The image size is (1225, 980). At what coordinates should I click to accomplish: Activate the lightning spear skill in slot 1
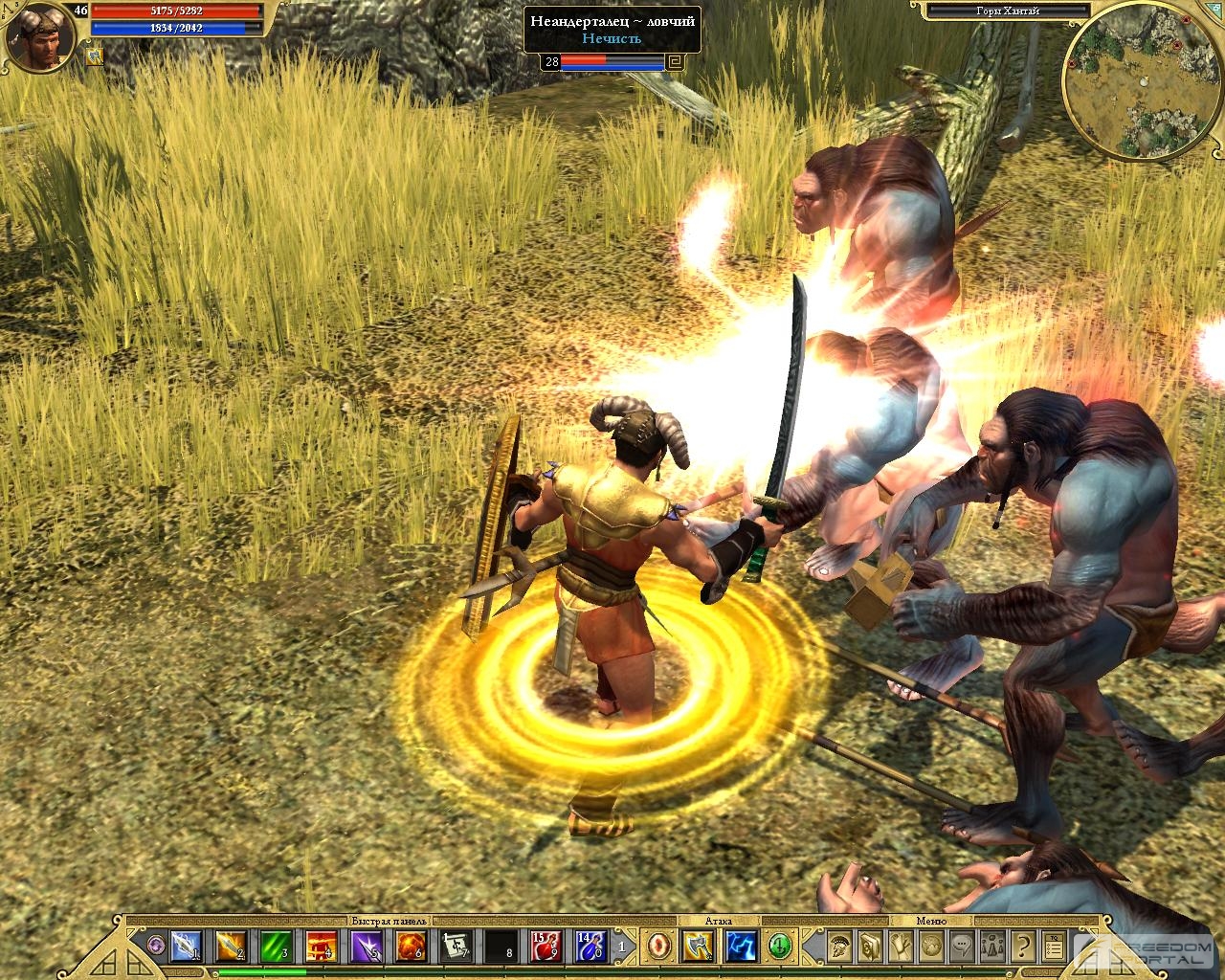click(x=184, y=947)
